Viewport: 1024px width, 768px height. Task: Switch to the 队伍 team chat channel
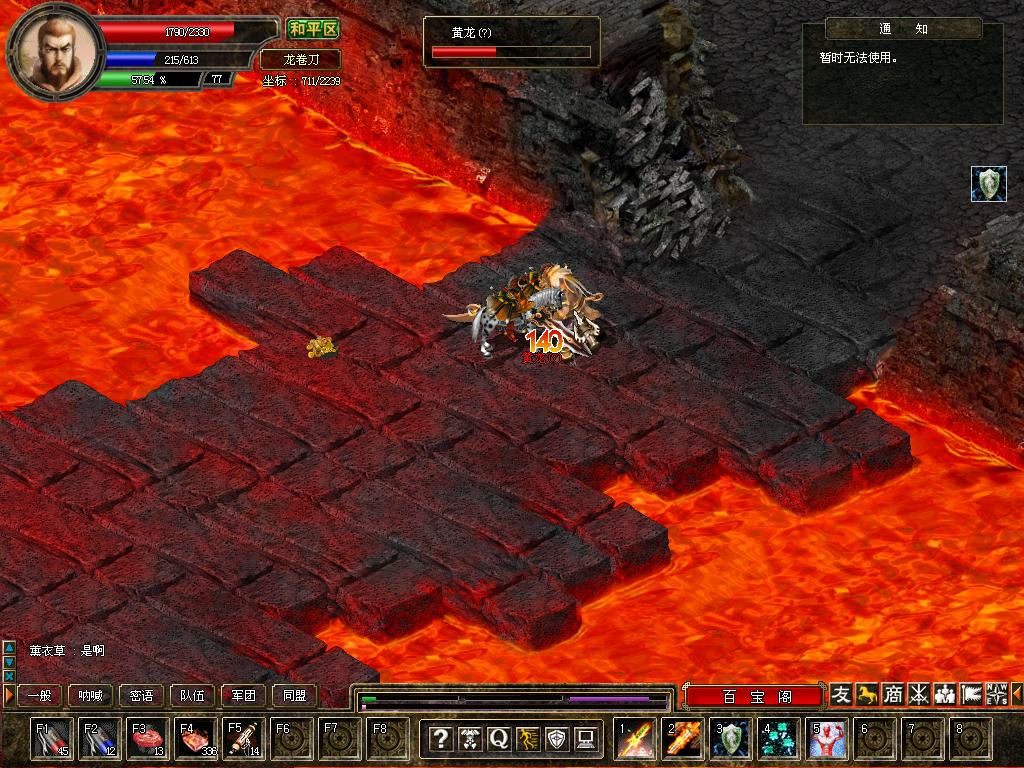193,695
